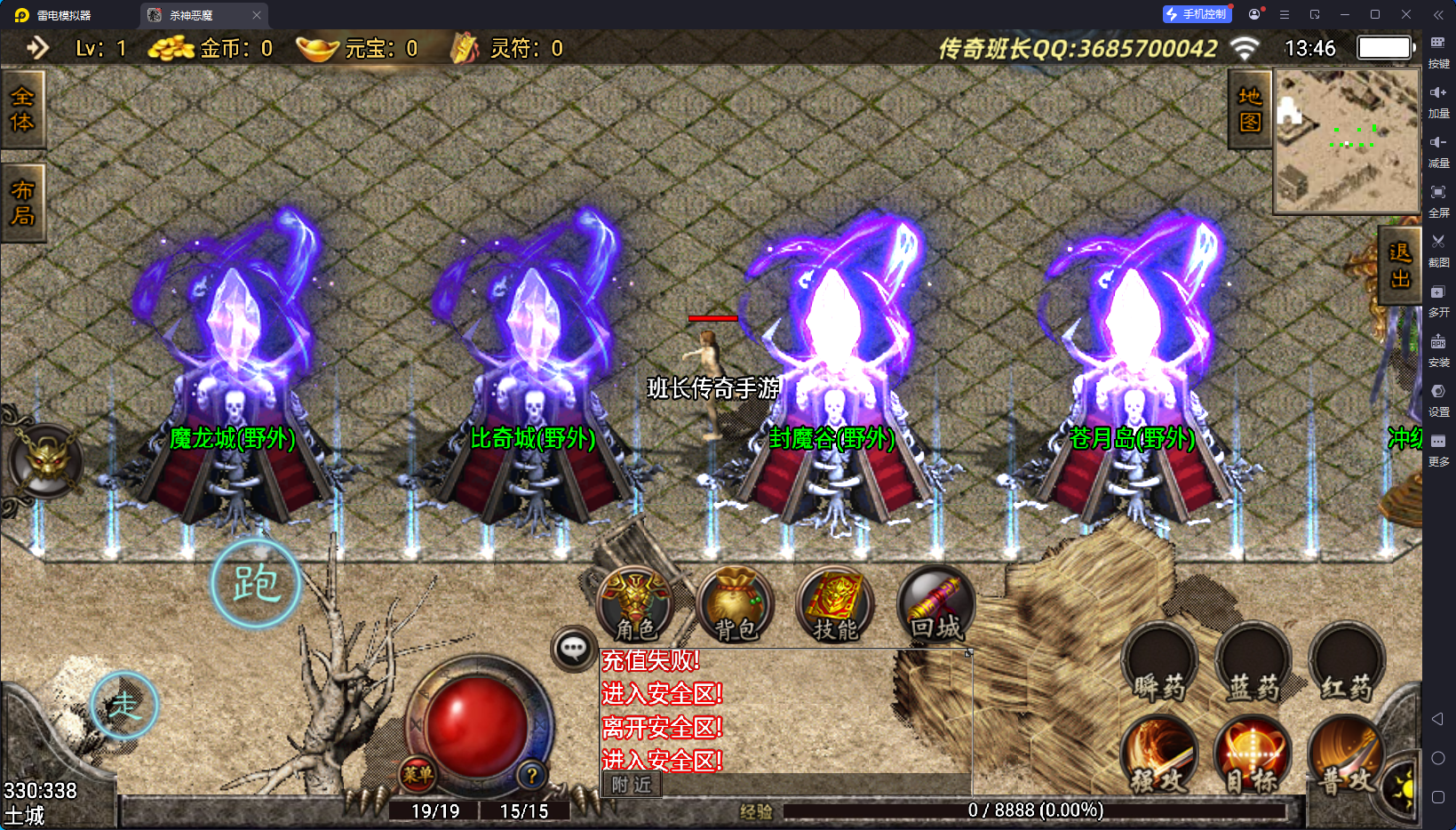Tap the 地图 map button
The height and width of the screenshot is (830, 1456).
tap(1250, 109)
